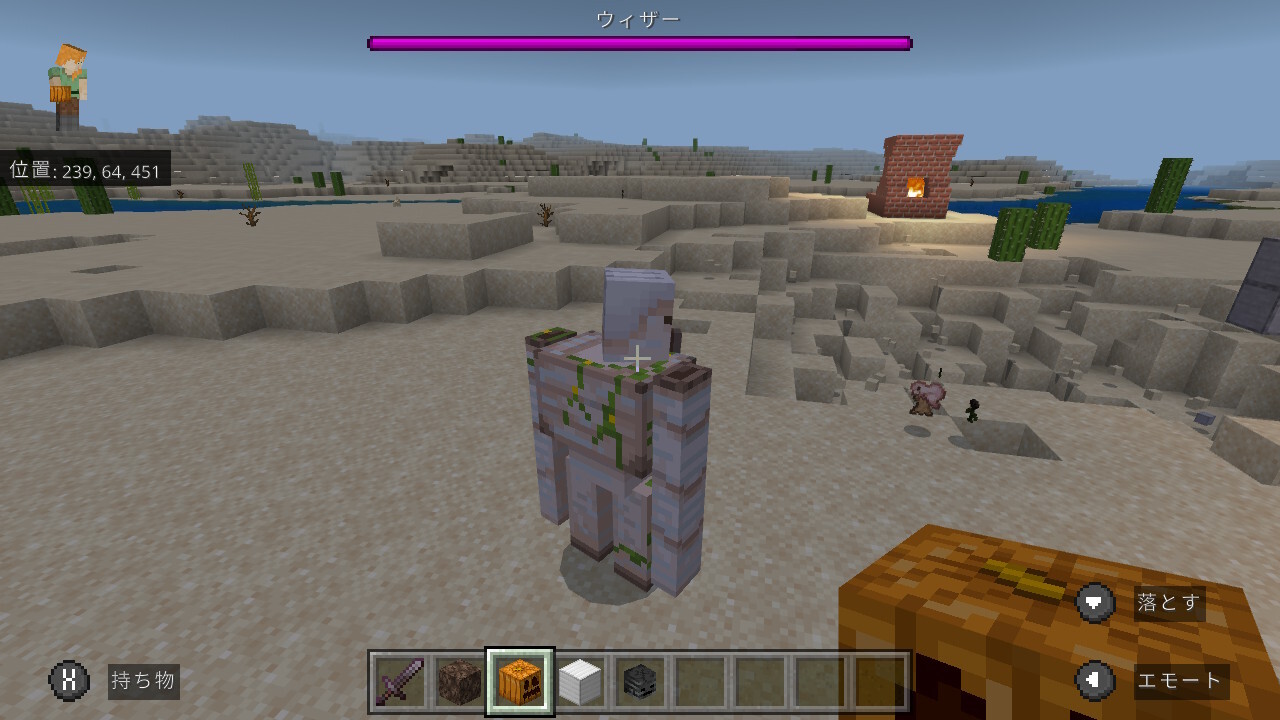Choose the carved pumpkin in the hotbar
This screenshot has width=1280, height=720.
pos(520,682)
